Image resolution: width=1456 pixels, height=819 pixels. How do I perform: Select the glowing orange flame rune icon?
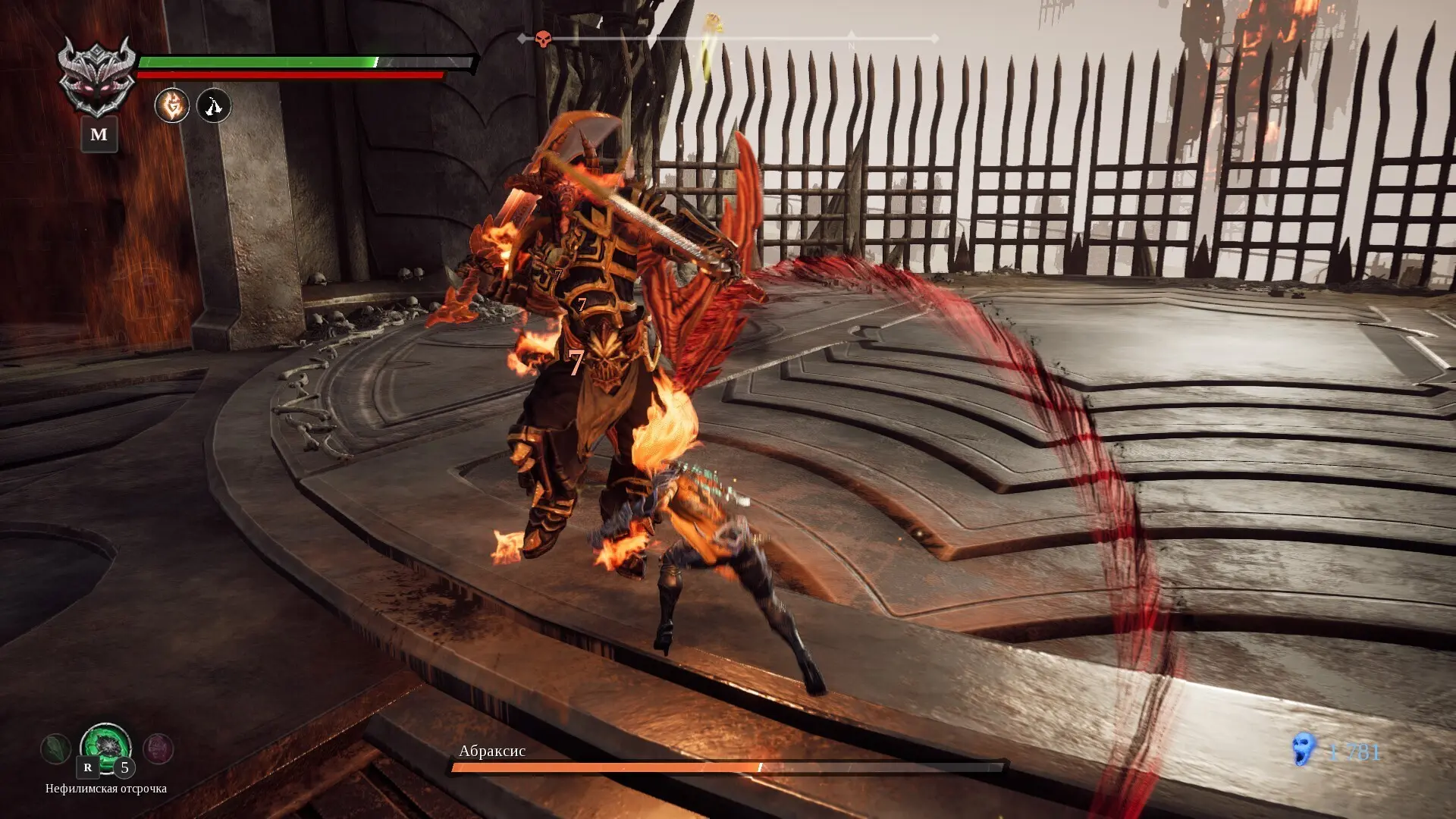coord(172,105)
